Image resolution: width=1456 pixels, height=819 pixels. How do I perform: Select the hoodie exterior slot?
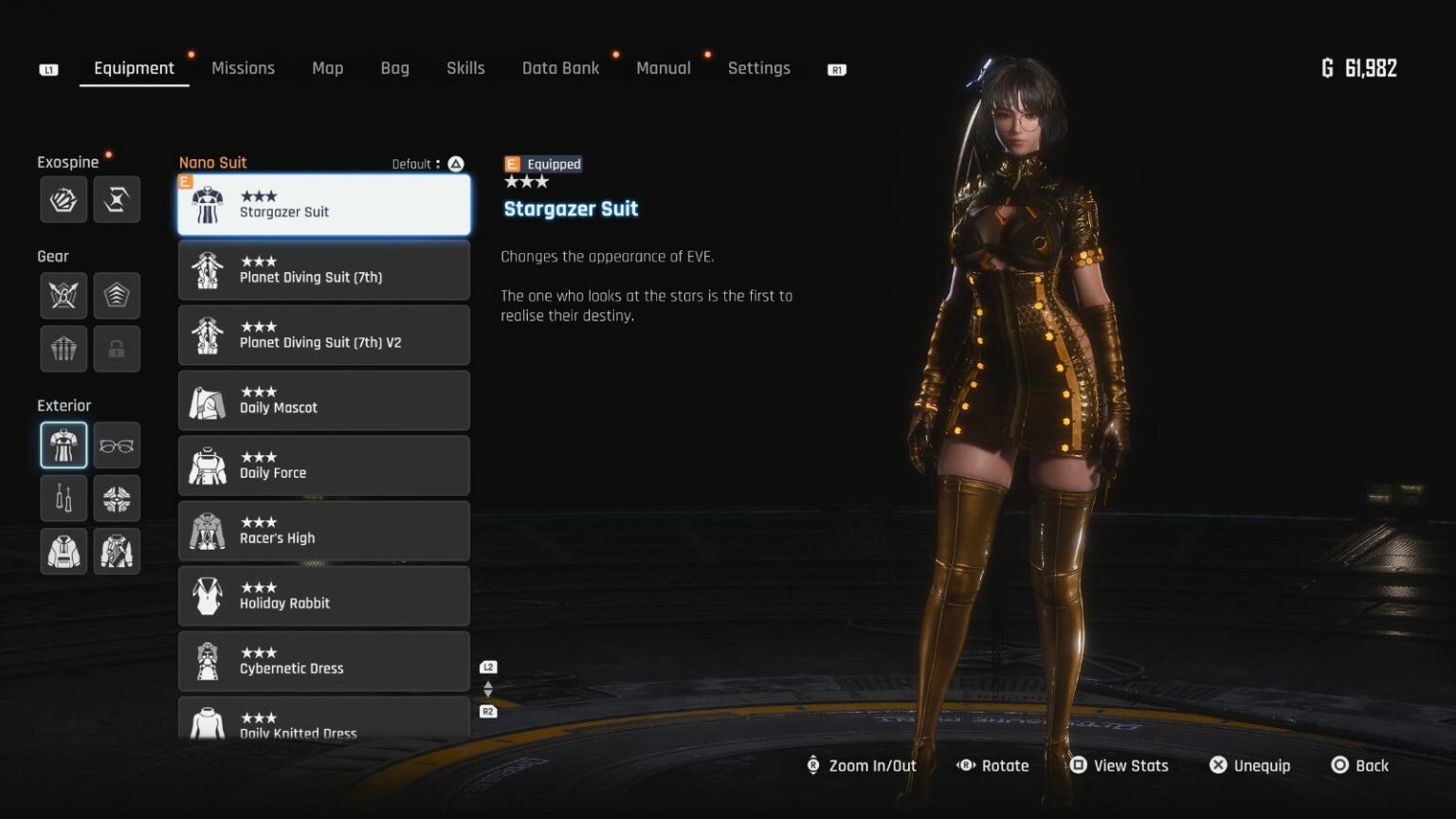point(64,552)
